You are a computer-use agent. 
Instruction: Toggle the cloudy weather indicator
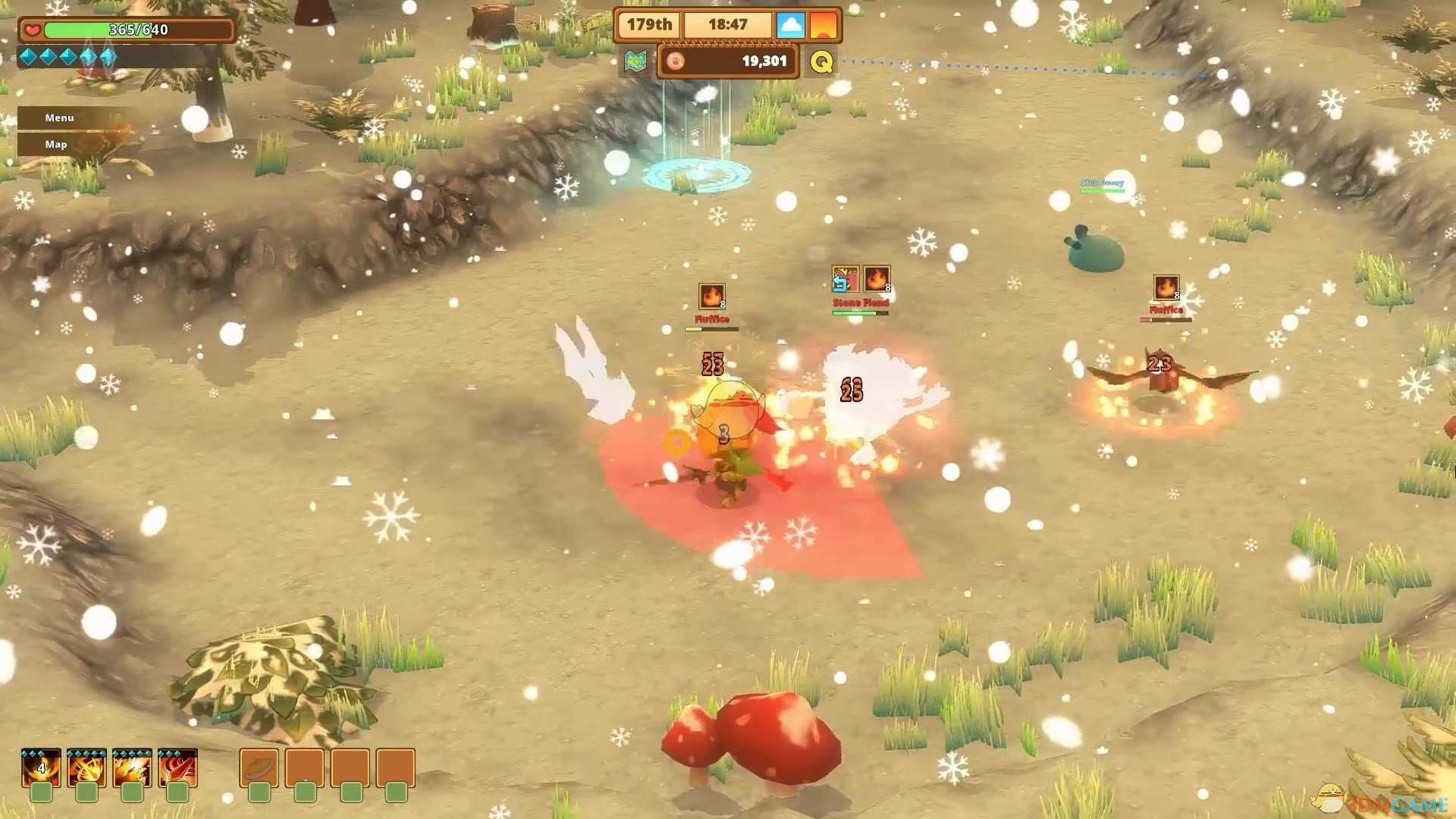791,24
